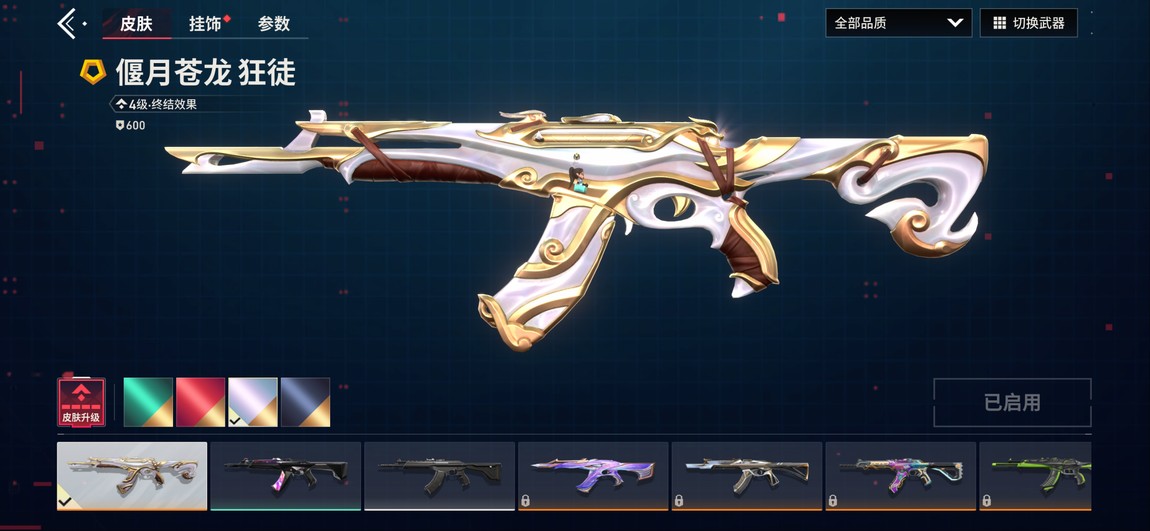Switch to the 参数 tab
The width and height of the screenshot is (1150, 531).
[273, 23]
